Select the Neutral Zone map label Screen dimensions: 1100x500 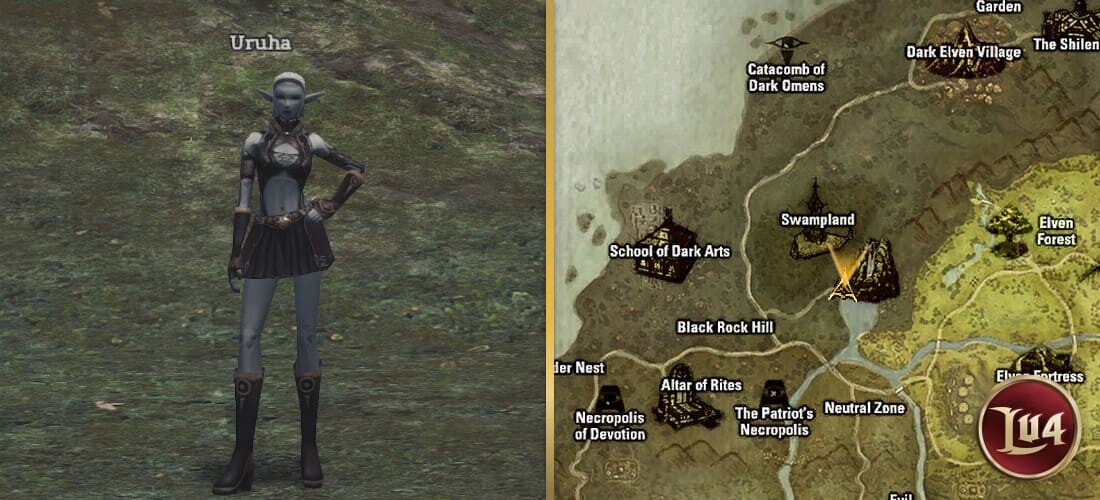[864, 408]
